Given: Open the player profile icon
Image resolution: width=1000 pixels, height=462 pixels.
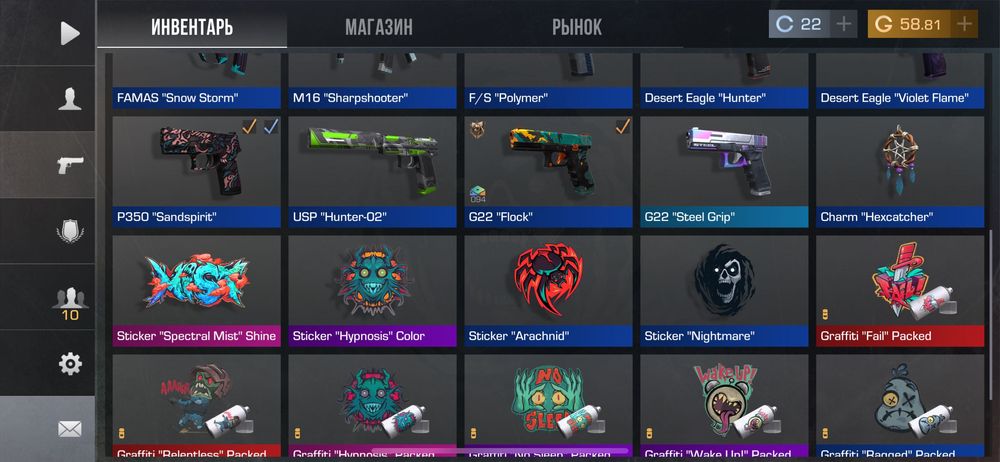Looking at the screenshot, I should (x=69, y=98).
